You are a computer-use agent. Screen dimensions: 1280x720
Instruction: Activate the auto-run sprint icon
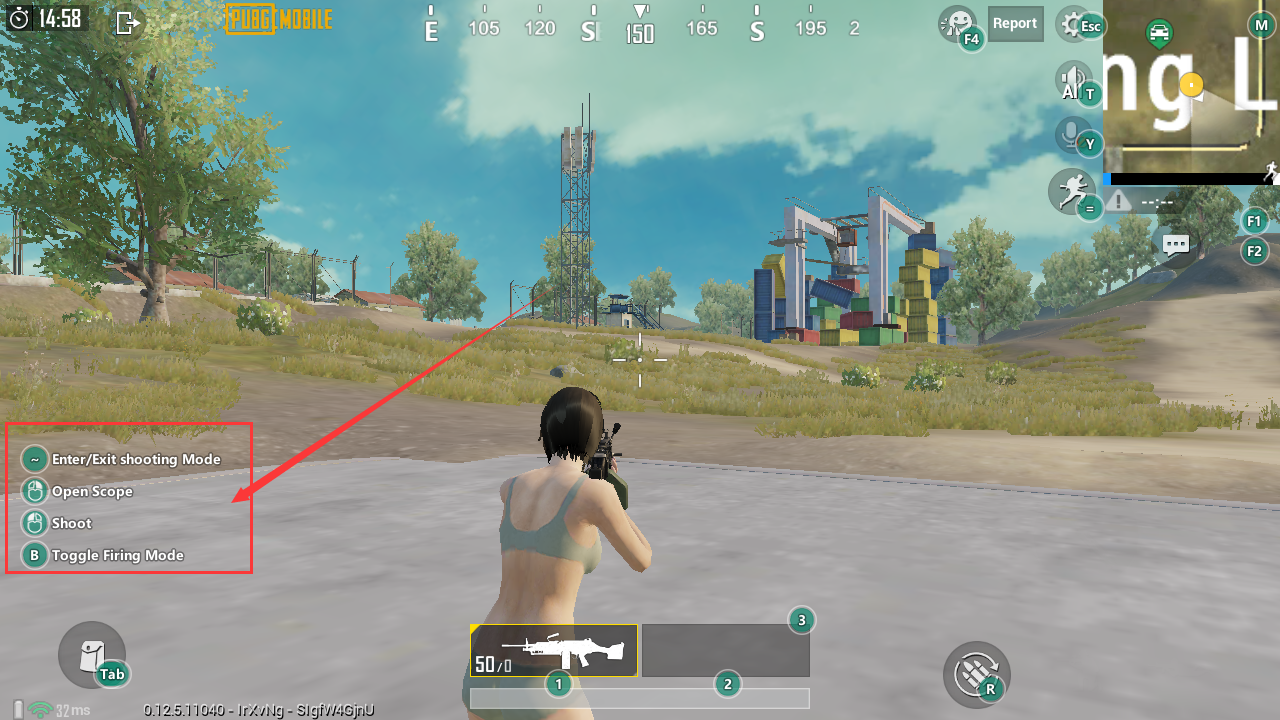point(1070,189)
